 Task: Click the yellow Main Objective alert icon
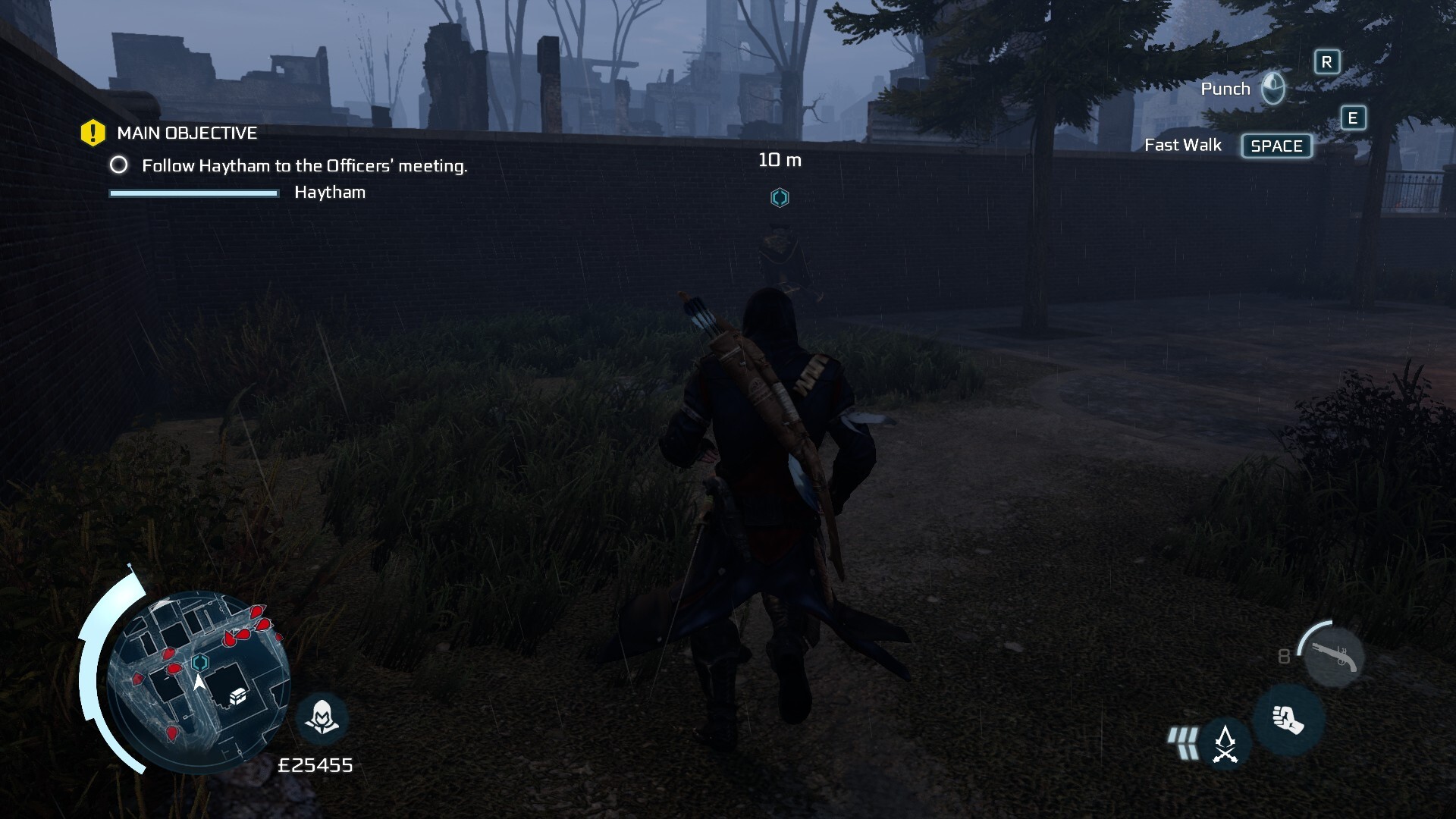[x=93, y=133]
